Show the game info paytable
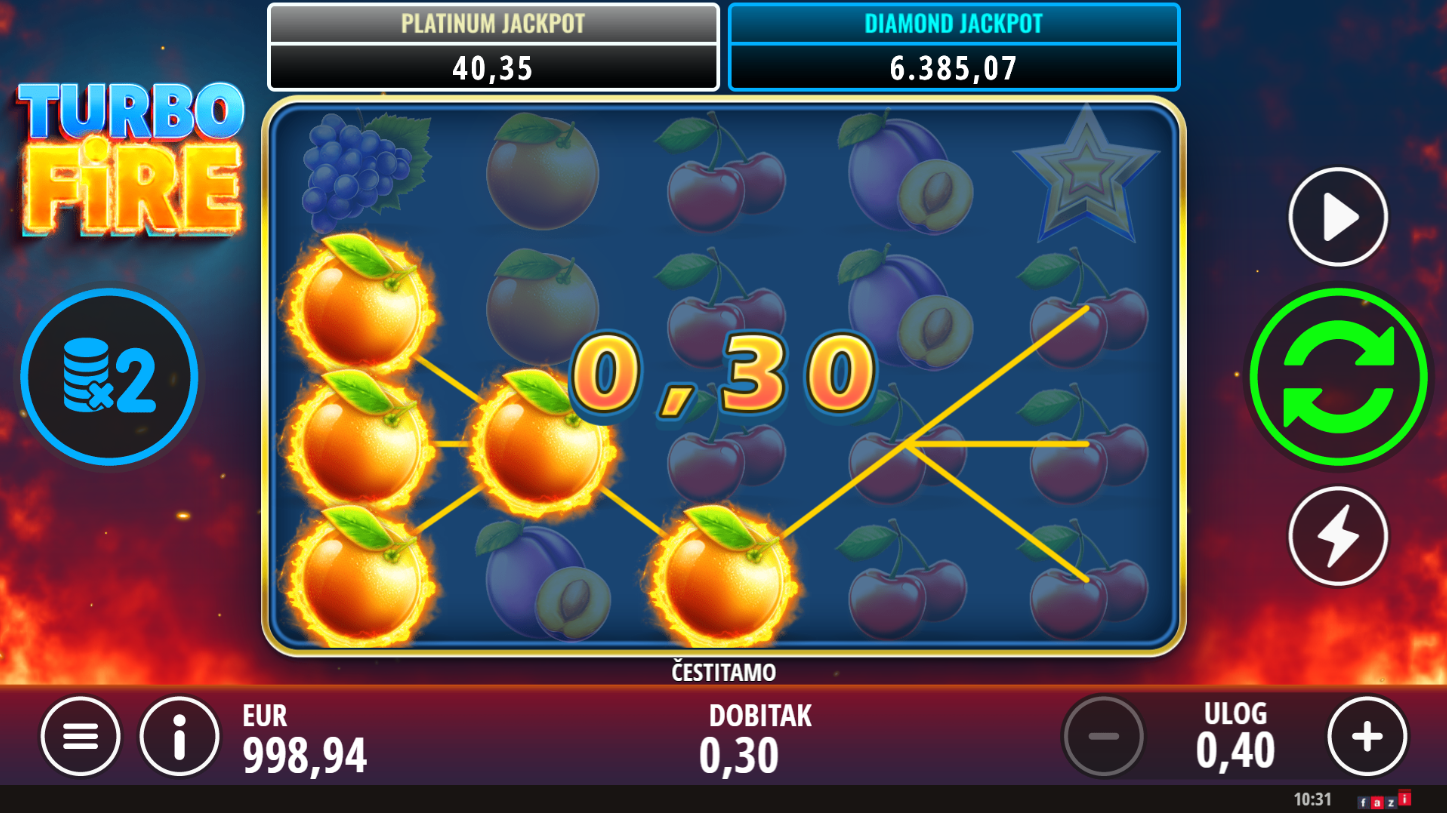The image size is (1447, 813). 180,737
